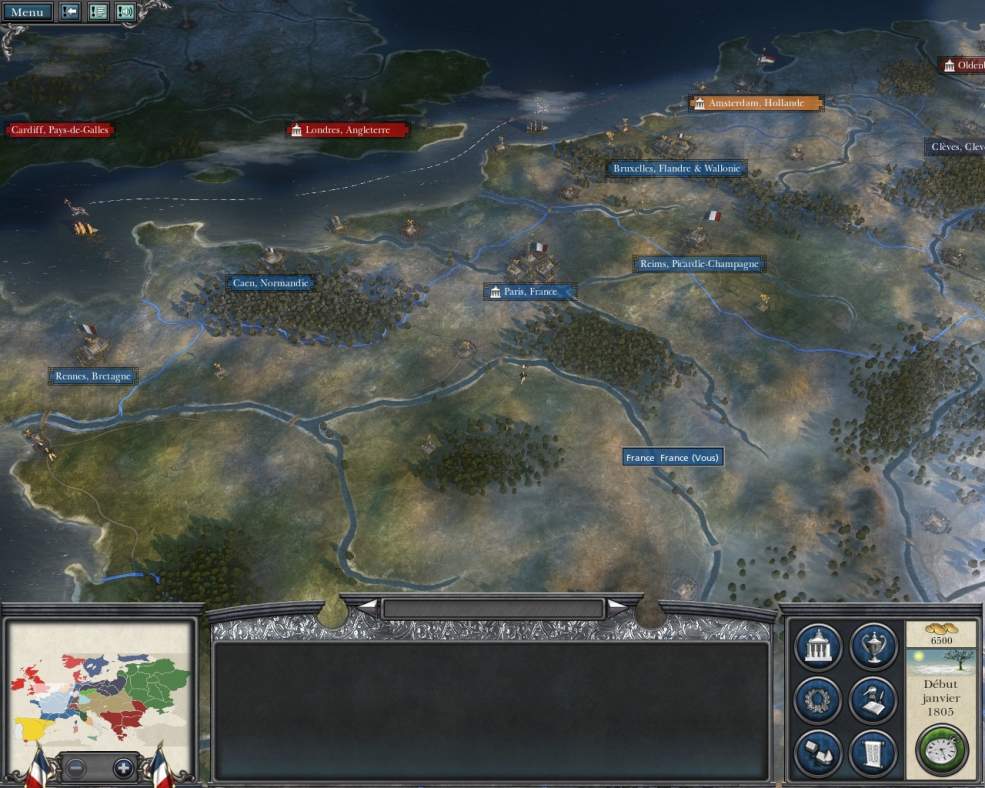Open the book and quill panel
This screenshot has width=985, height=788.
pyautogui.click(x=873, y=700)
